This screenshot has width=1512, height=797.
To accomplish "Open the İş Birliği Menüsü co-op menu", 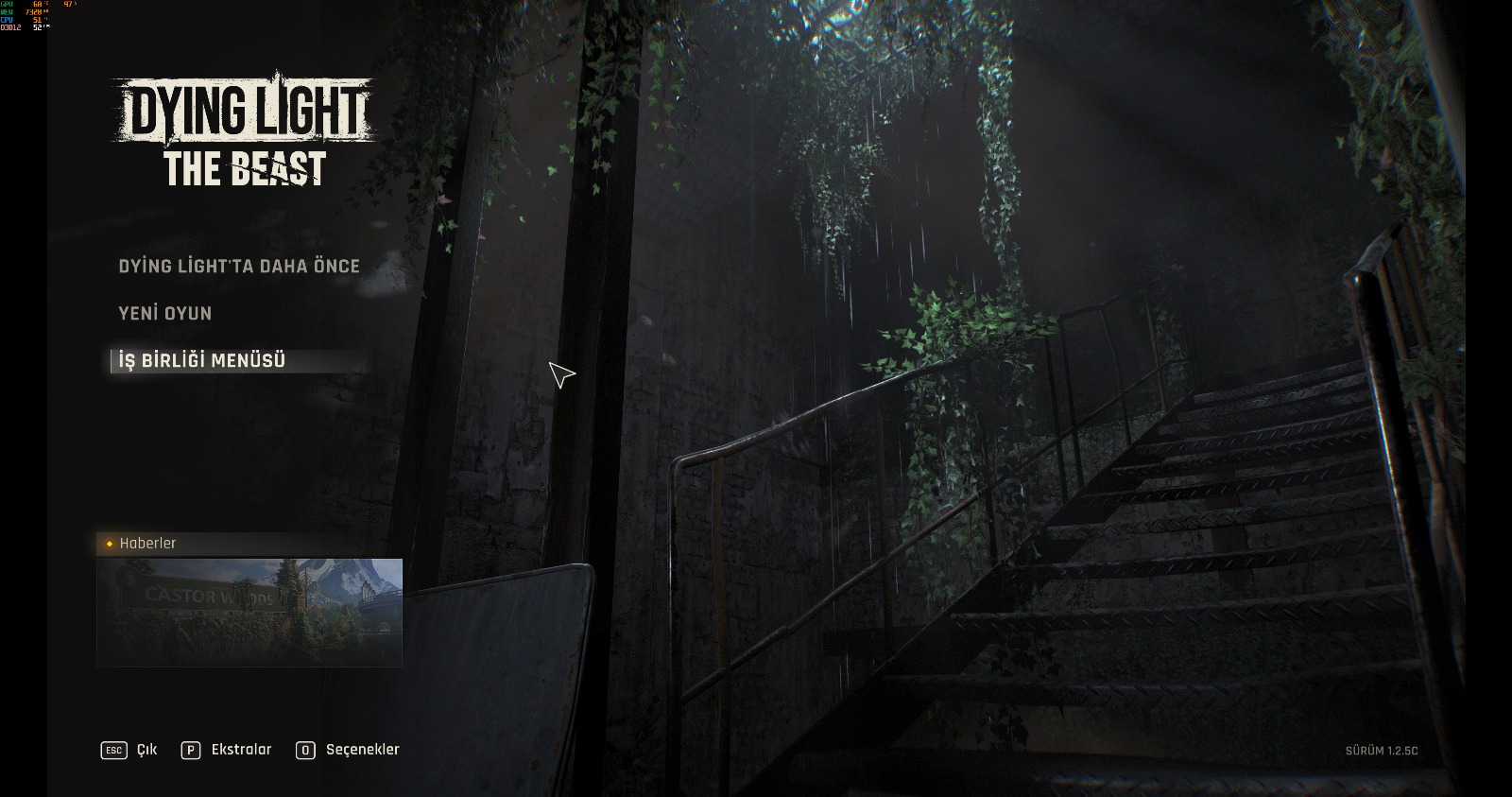I will coord(202,361).
